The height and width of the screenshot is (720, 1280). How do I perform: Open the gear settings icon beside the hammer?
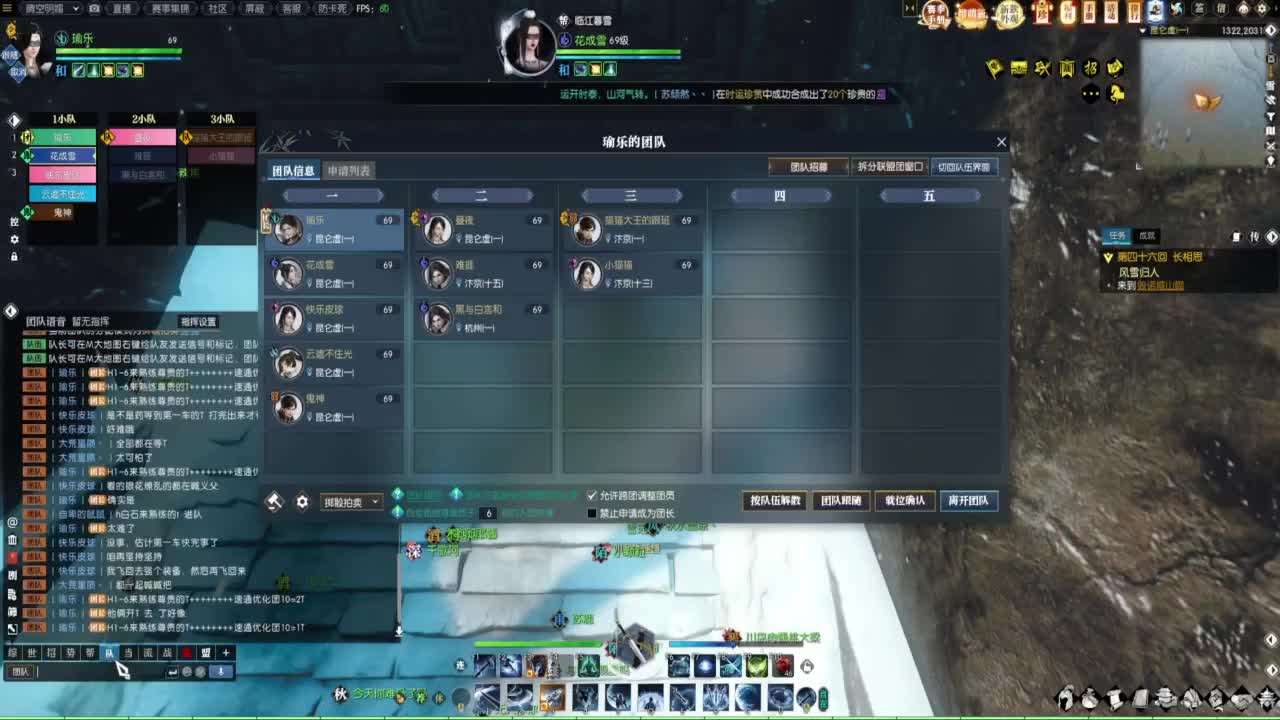pyautogui.click(x=302, y=500)
